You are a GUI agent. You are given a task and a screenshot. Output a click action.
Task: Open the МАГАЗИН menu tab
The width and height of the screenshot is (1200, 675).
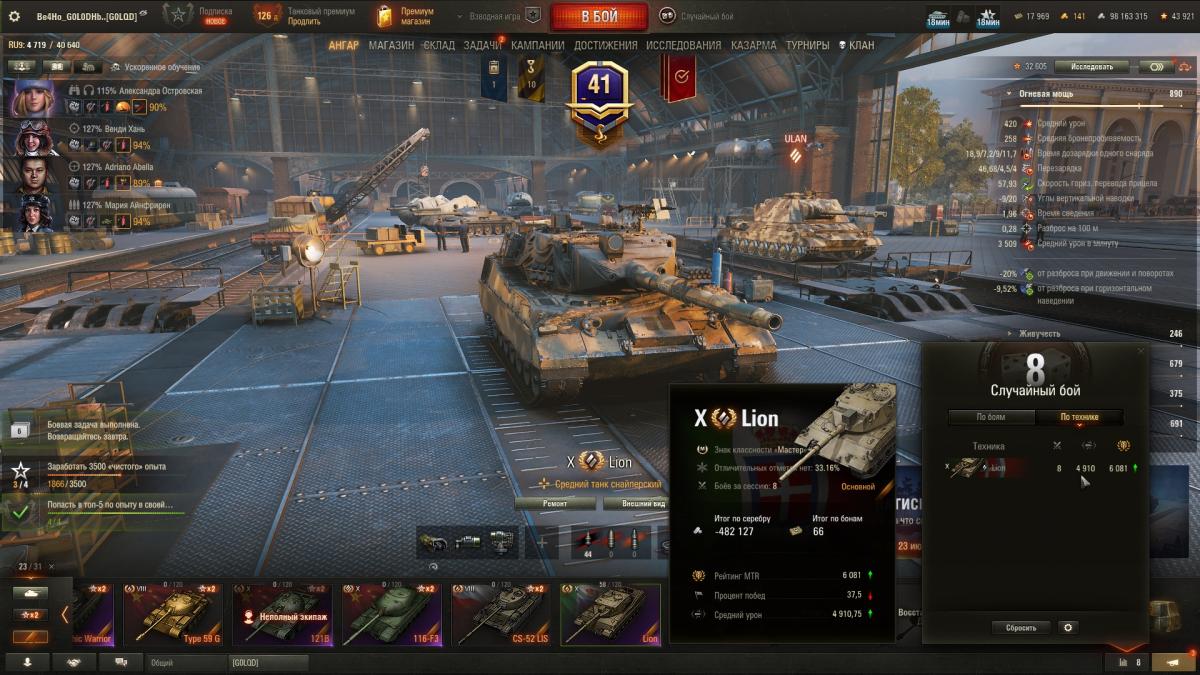pos(390,45)
